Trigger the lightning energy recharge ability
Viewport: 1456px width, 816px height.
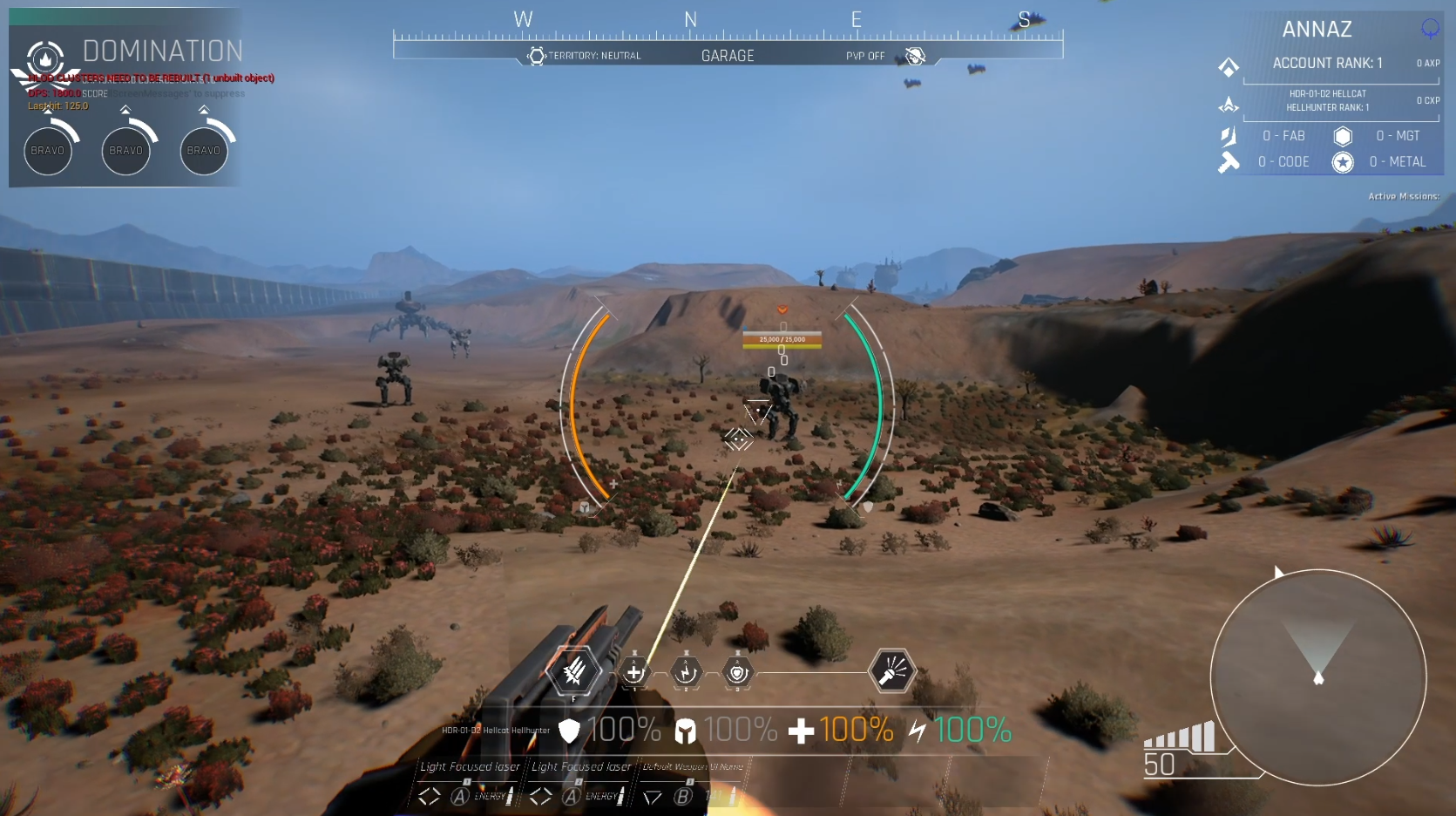point(686,672)
